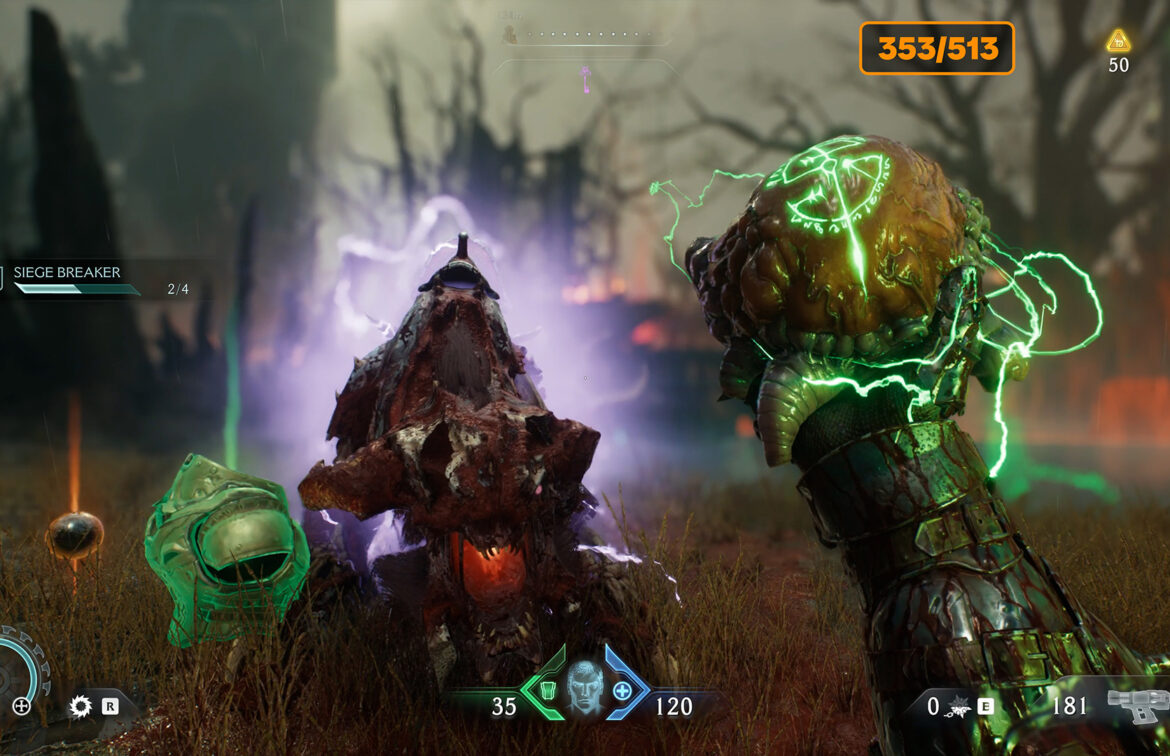This screenshot has height=756, width=1170.
Task: Click the gear-shaped ability icon
Action: point(81,707)
